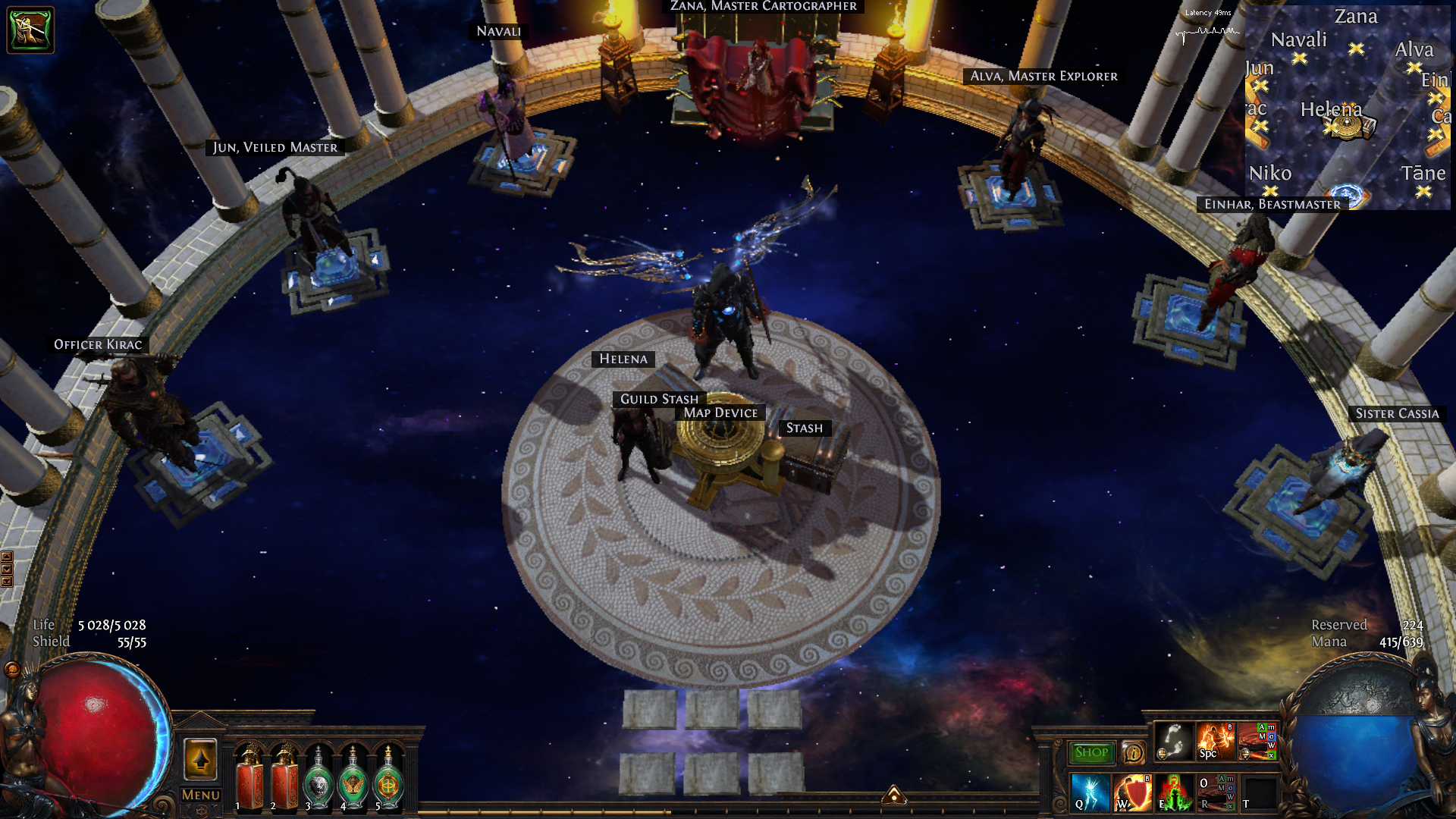Open the green Shop button
This screenshot has width=1456, height=819.
1091,752
